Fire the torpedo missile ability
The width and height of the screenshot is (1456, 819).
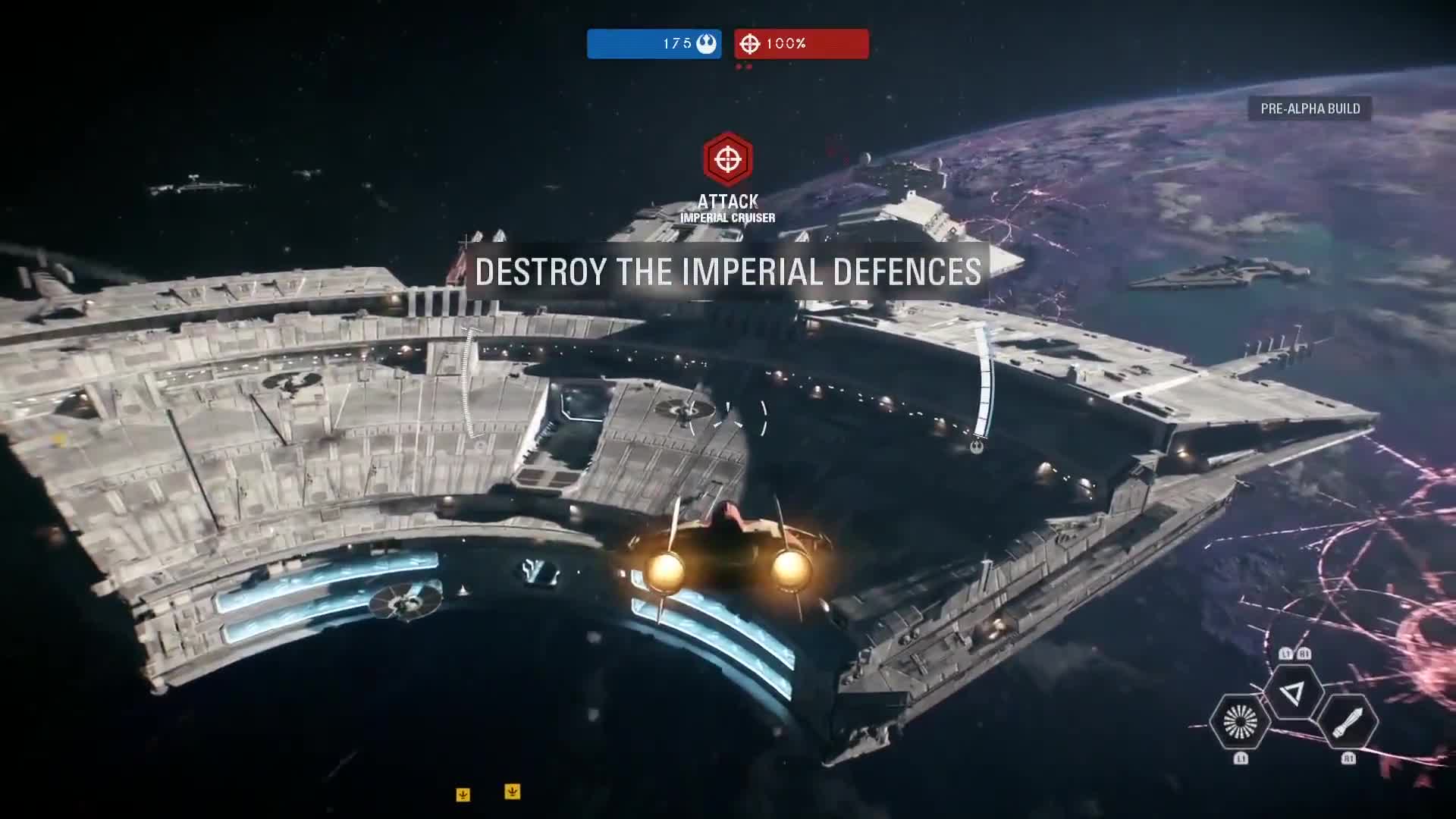[1348, 721]
